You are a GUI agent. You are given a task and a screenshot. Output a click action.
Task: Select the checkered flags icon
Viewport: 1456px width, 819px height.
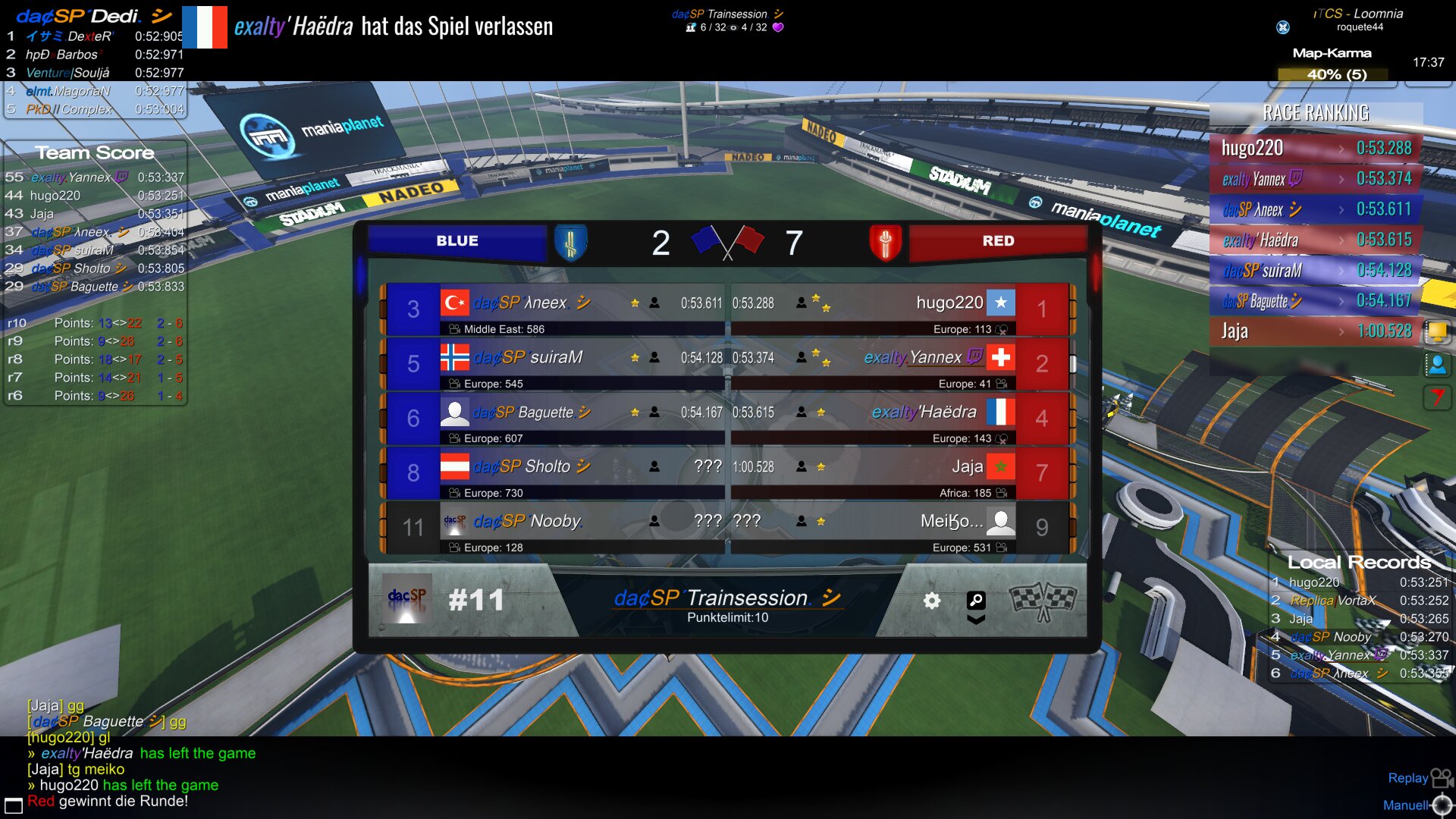click(x=1043, y=601)
